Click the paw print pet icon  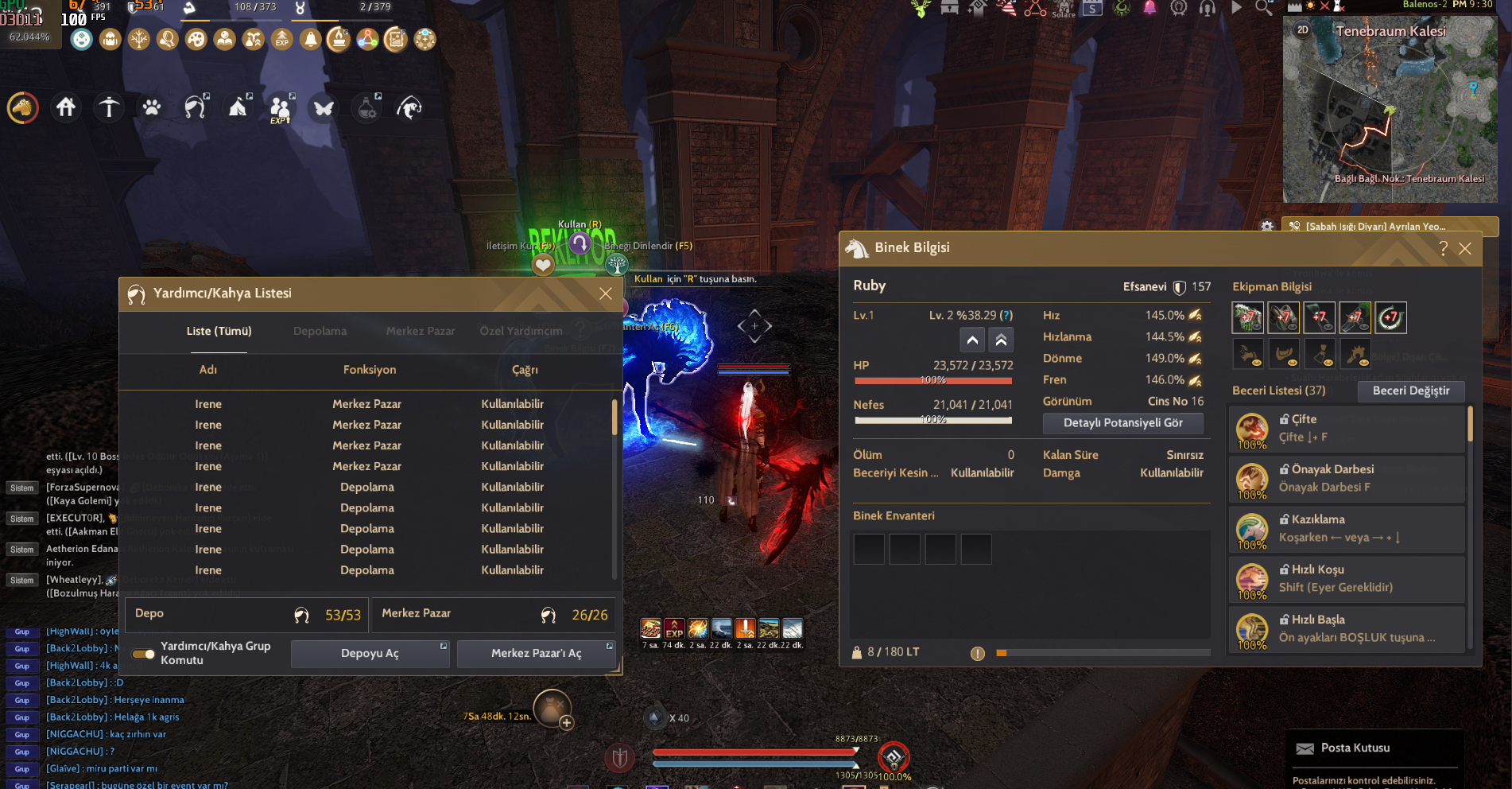[152, 107]
